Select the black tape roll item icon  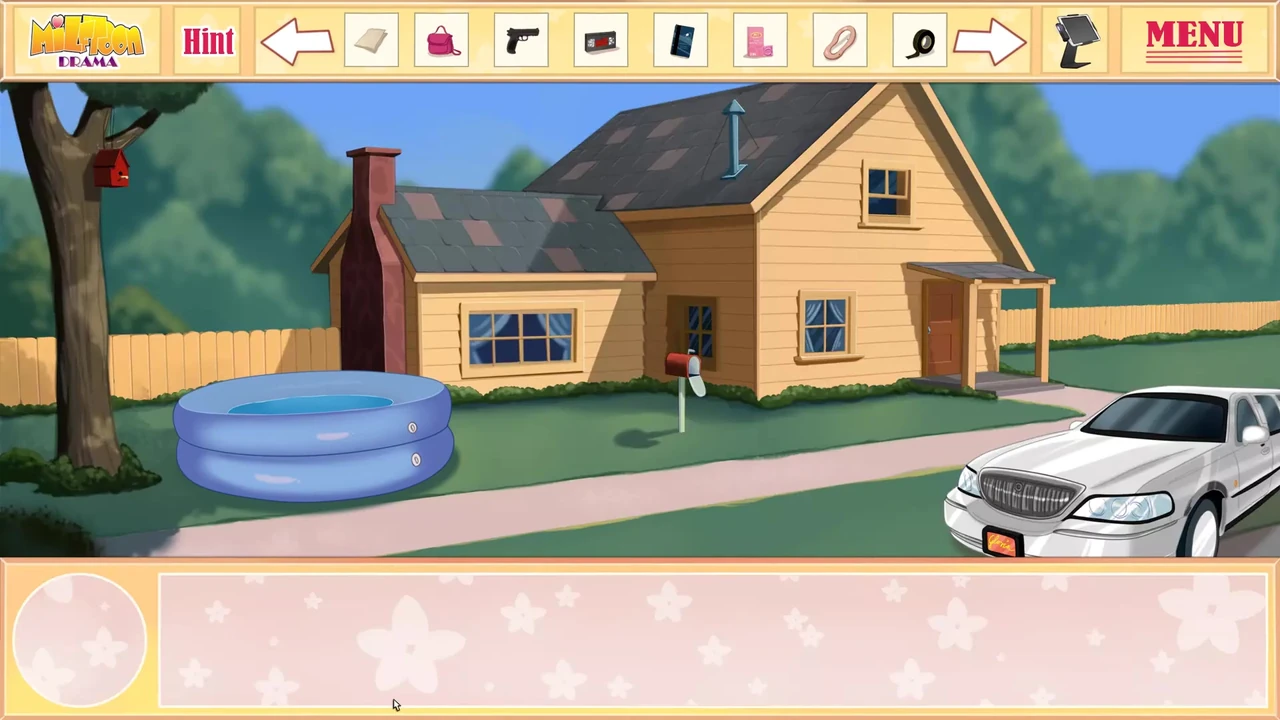[x=921, y=40]
